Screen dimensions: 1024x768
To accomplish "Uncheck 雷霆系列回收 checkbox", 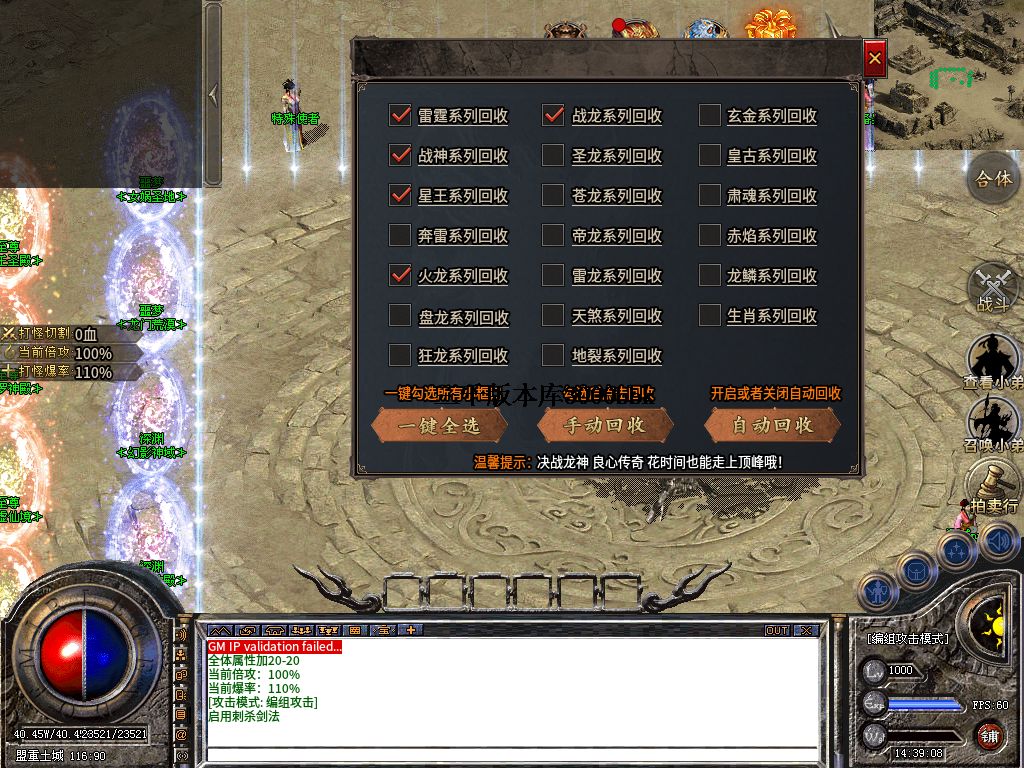I will (400, 115).
